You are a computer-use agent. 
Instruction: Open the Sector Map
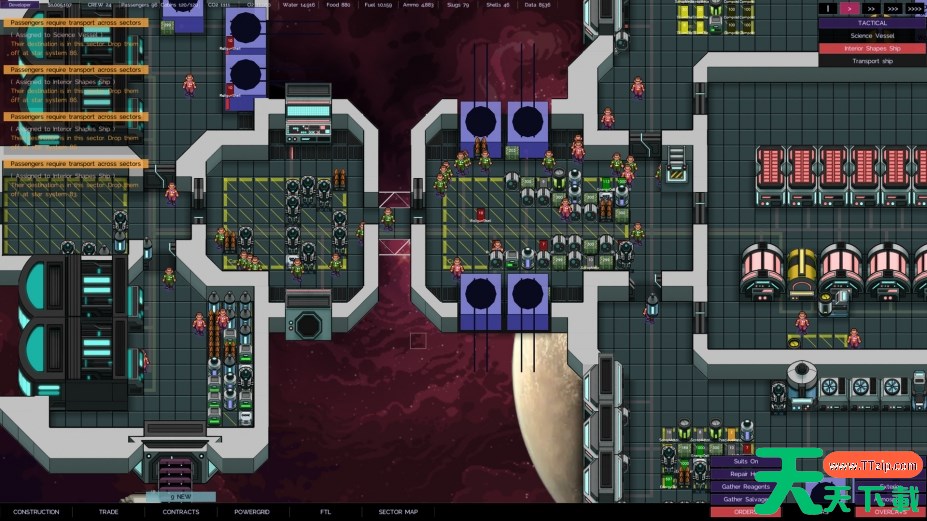coord(397,512)
